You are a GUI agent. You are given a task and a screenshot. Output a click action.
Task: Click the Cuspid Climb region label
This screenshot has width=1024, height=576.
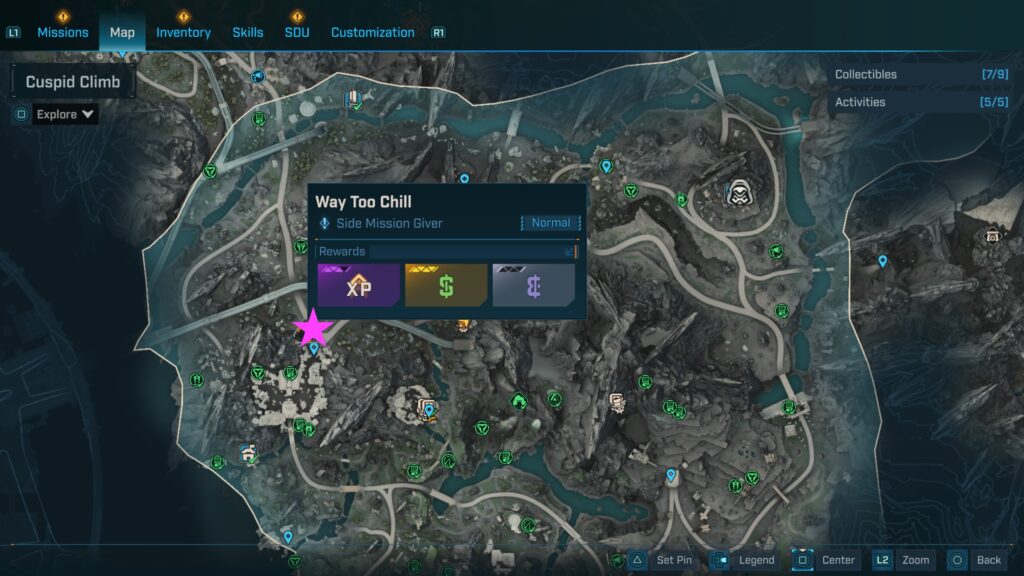click(x=73, y=82)
